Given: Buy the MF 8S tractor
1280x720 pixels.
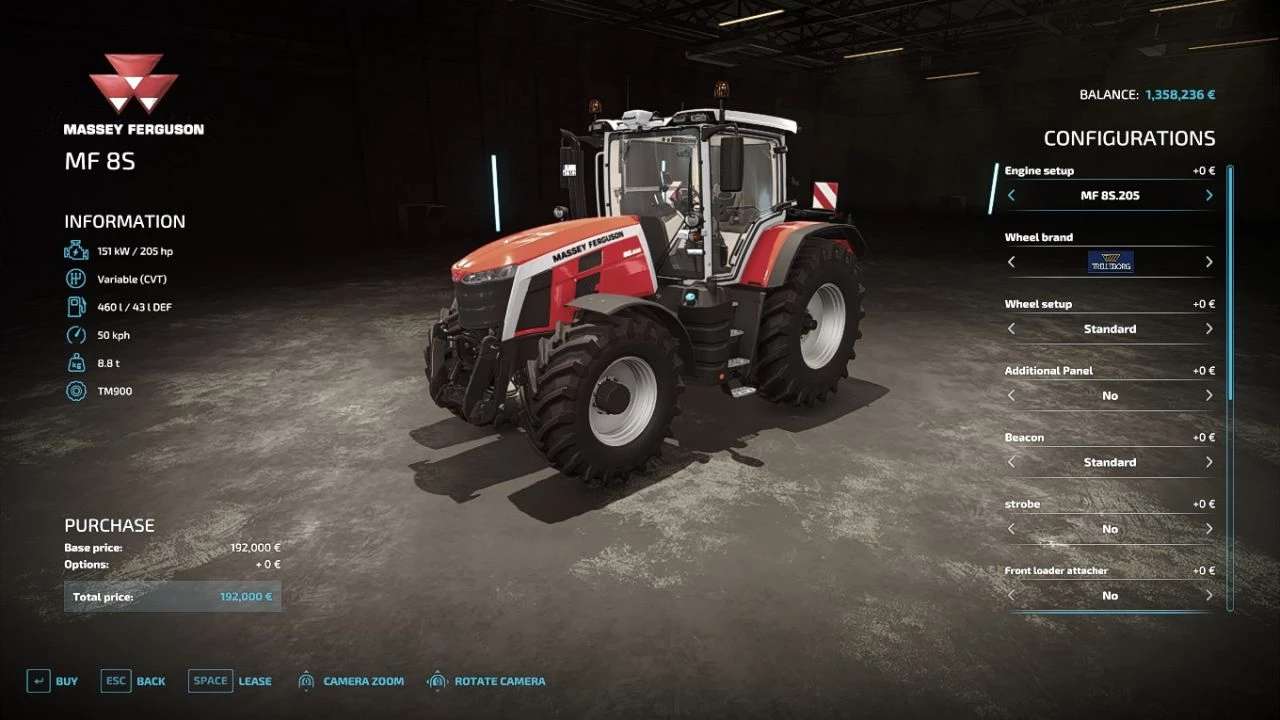Looking at the screenshot, I should click(52, 681).
